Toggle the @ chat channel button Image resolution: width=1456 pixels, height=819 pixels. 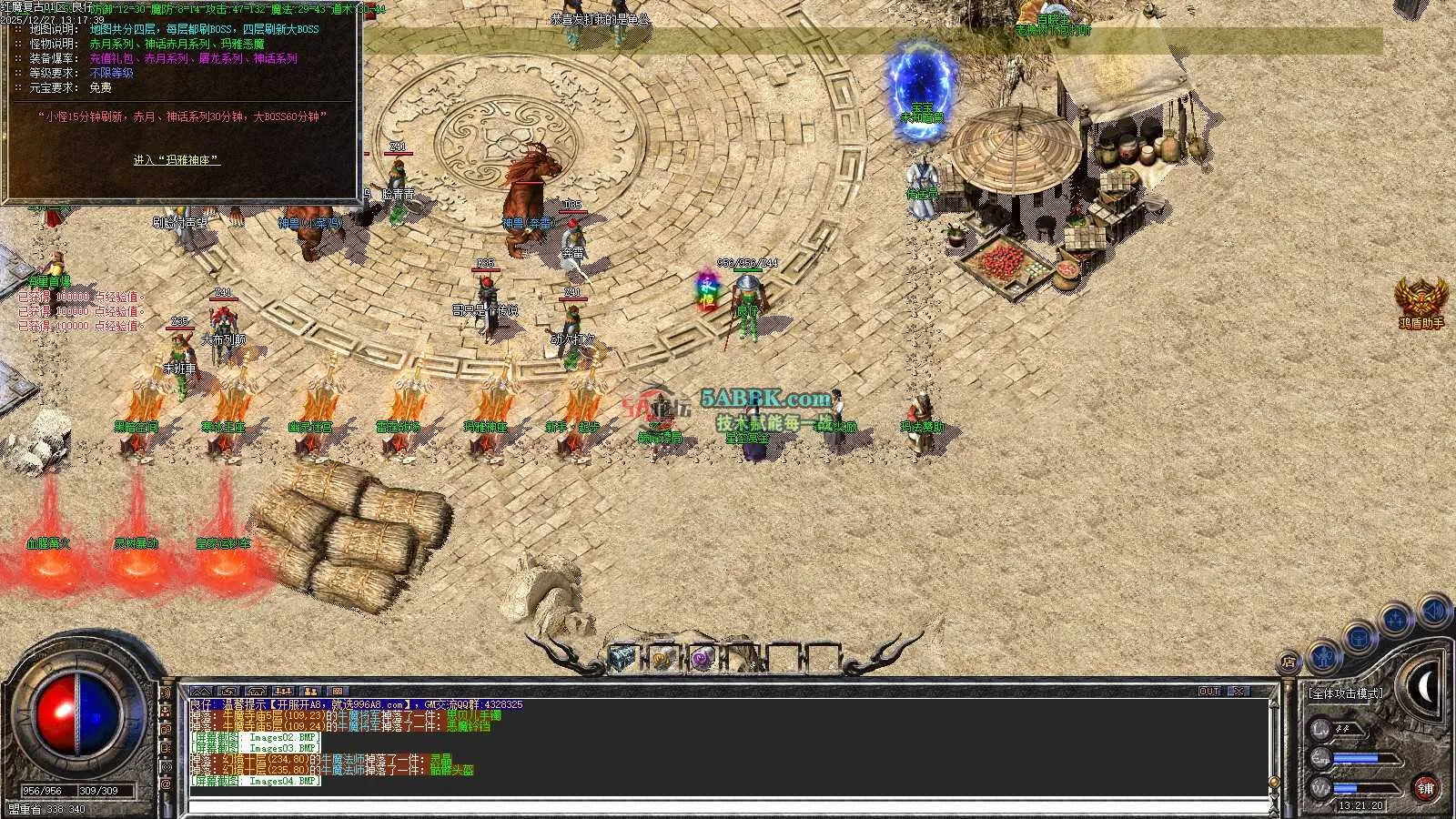166,783
